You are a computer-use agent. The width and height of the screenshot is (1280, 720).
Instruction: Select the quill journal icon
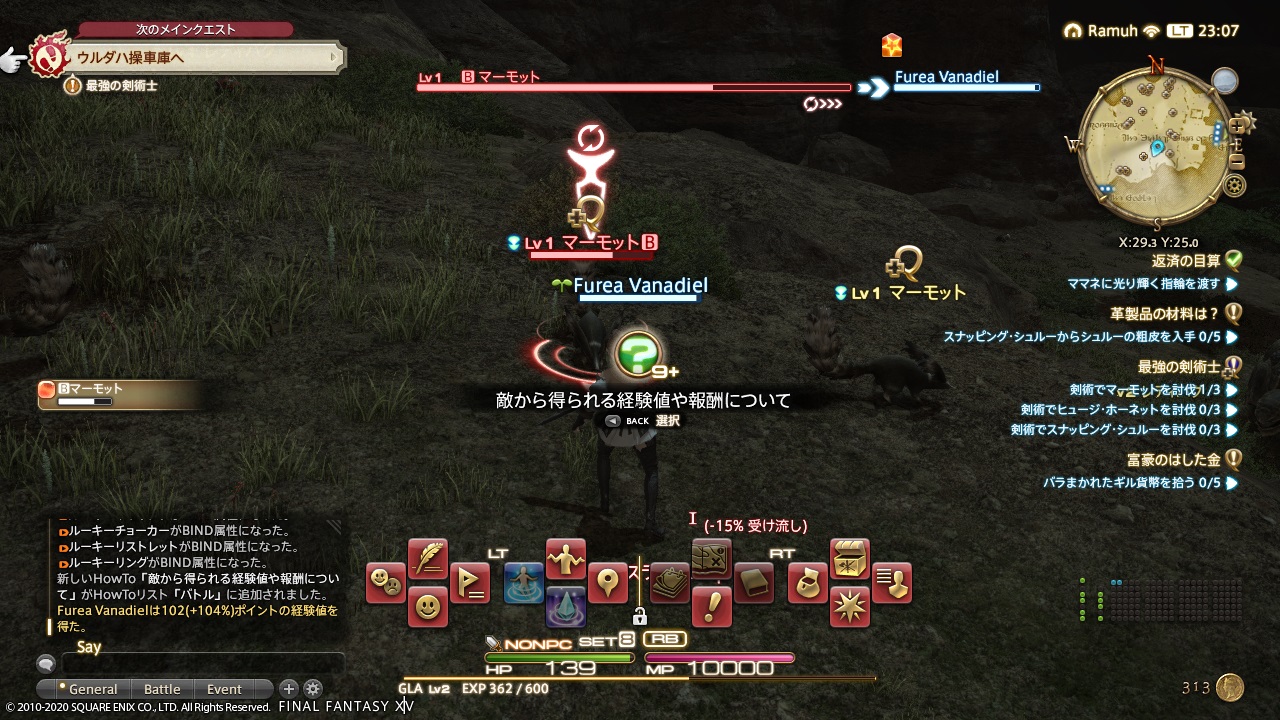click(x=426, y=557)
